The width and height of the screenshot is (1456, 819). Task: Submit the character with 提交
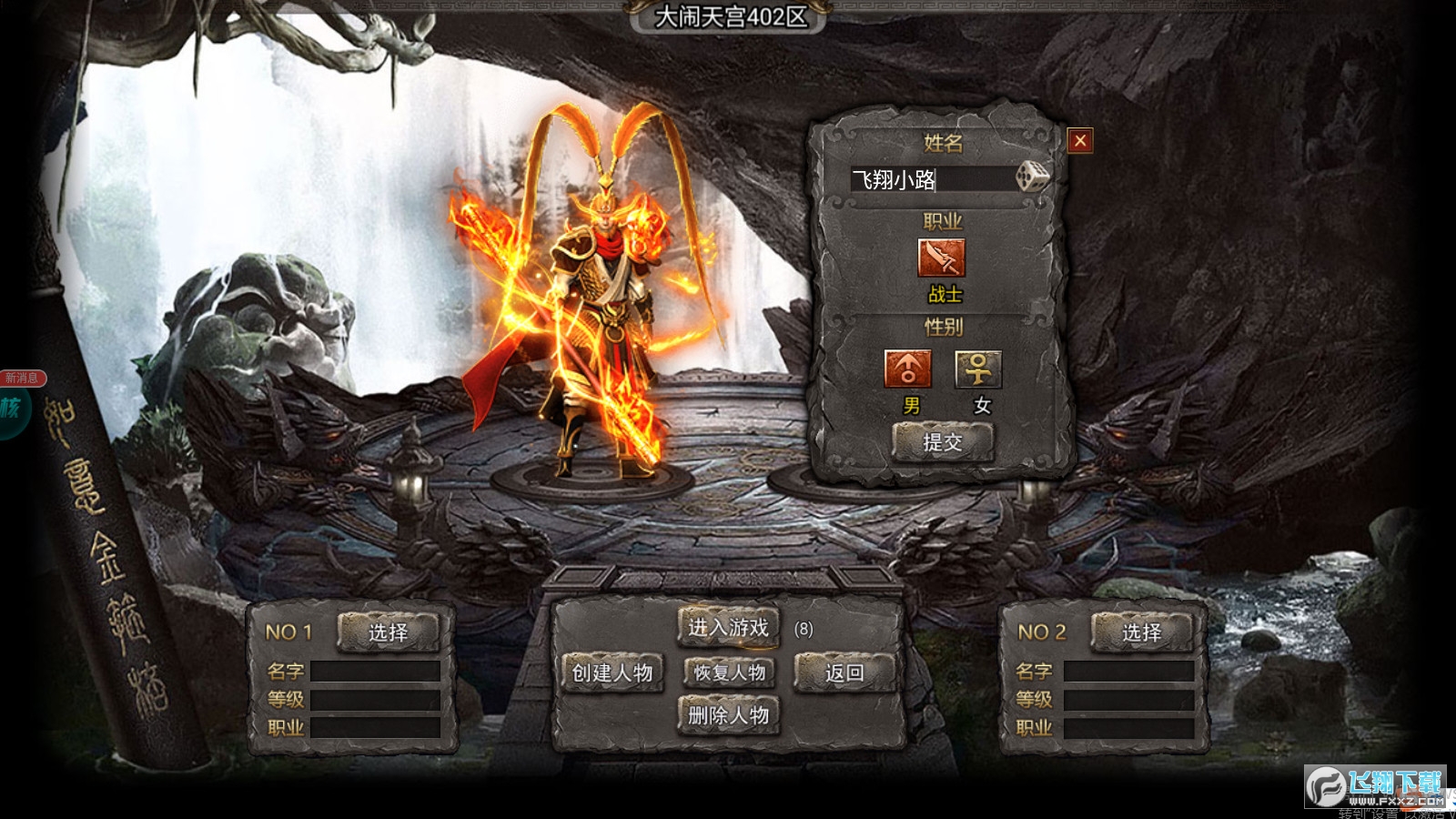943,442
